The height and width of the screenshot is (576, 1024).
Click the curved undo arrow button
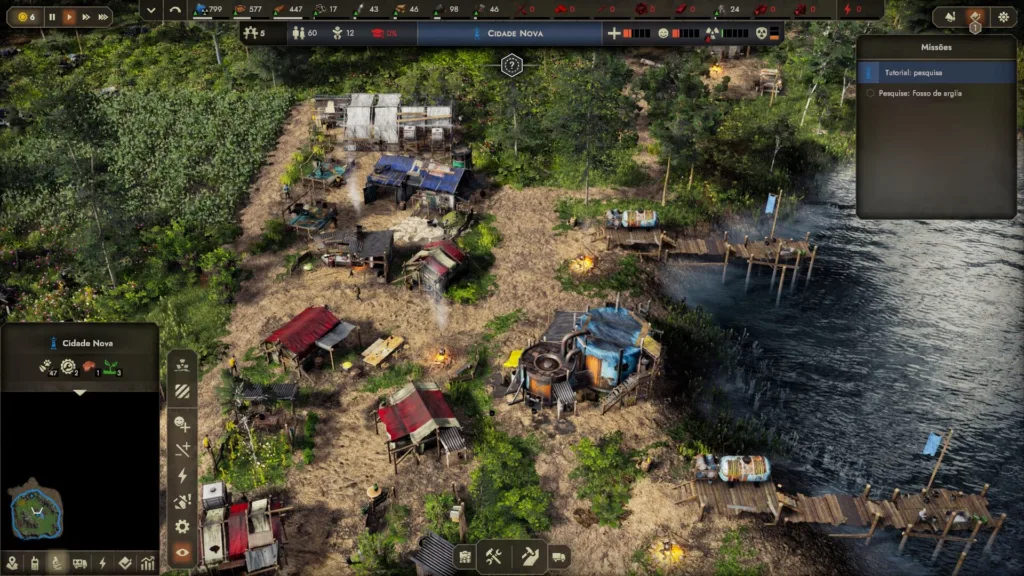[x=176, y=10]
